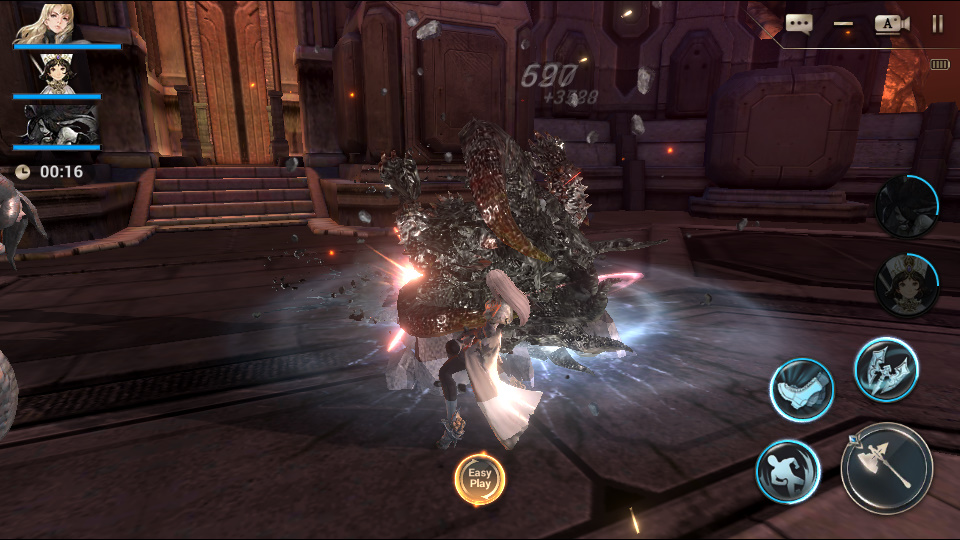960x540 pixels.
Task: Select the dark beast party portrait
Action: coord(57,124)
